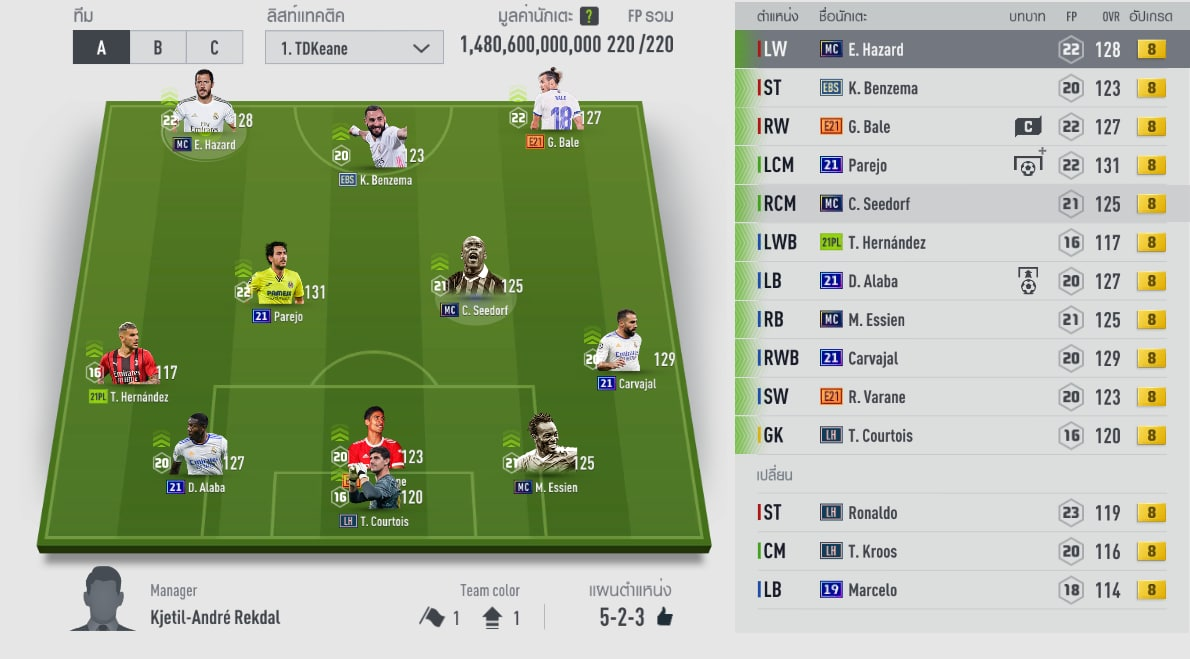Open the 1. TDKeane tactics dropdown
Image resolution: width=1190 pixels, height=659 pixels.
click(x=354, y=48)
